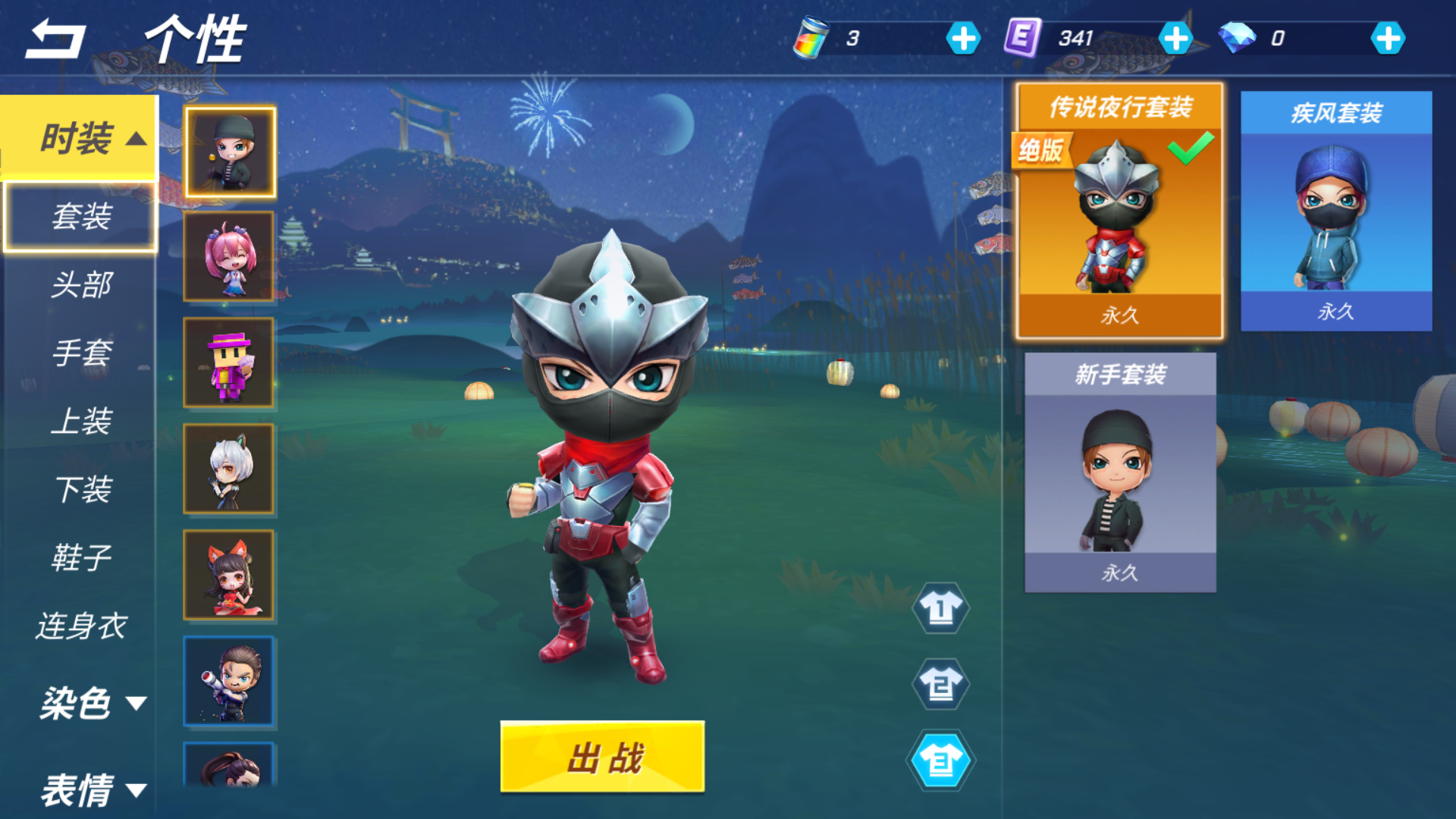
Task: Equip the 疾风套装 outfit card
Action: (1335, 212)
